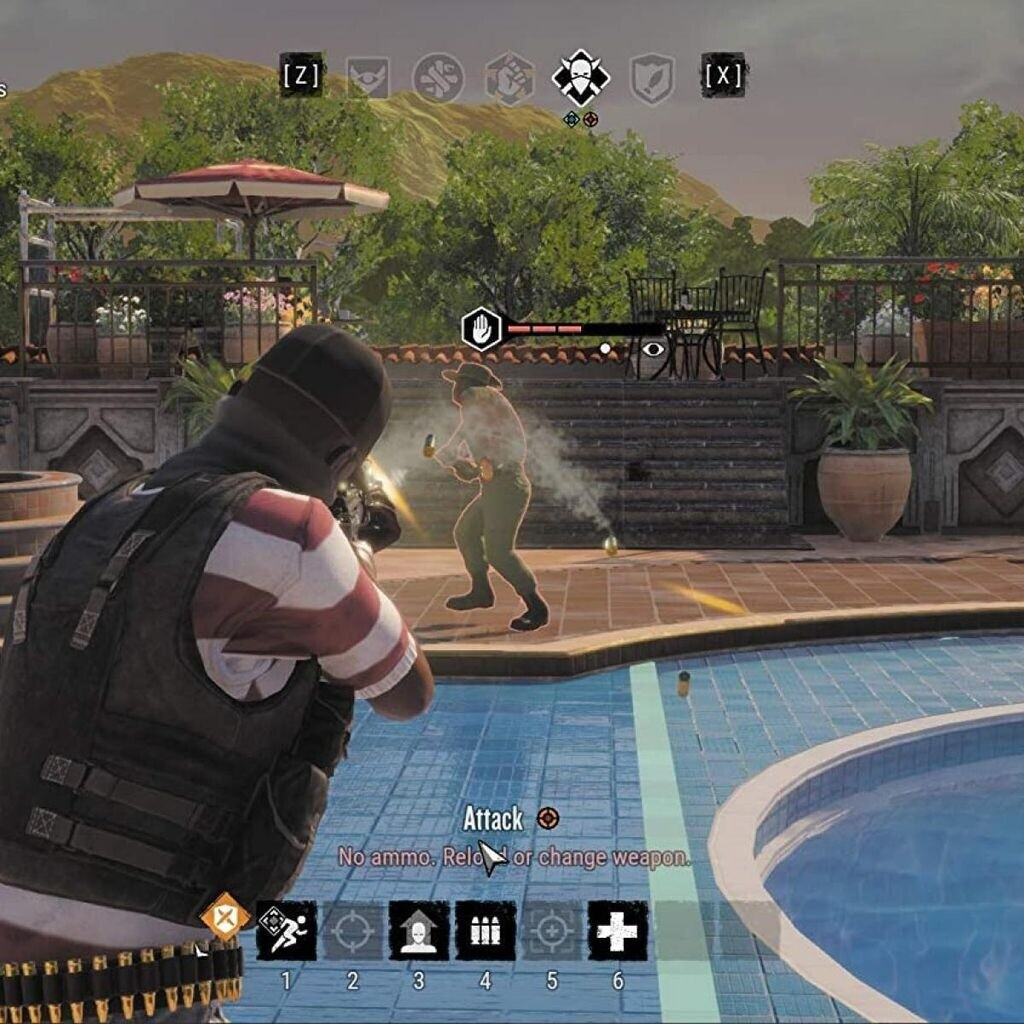Select the running figure move ability

coord(286,930)
